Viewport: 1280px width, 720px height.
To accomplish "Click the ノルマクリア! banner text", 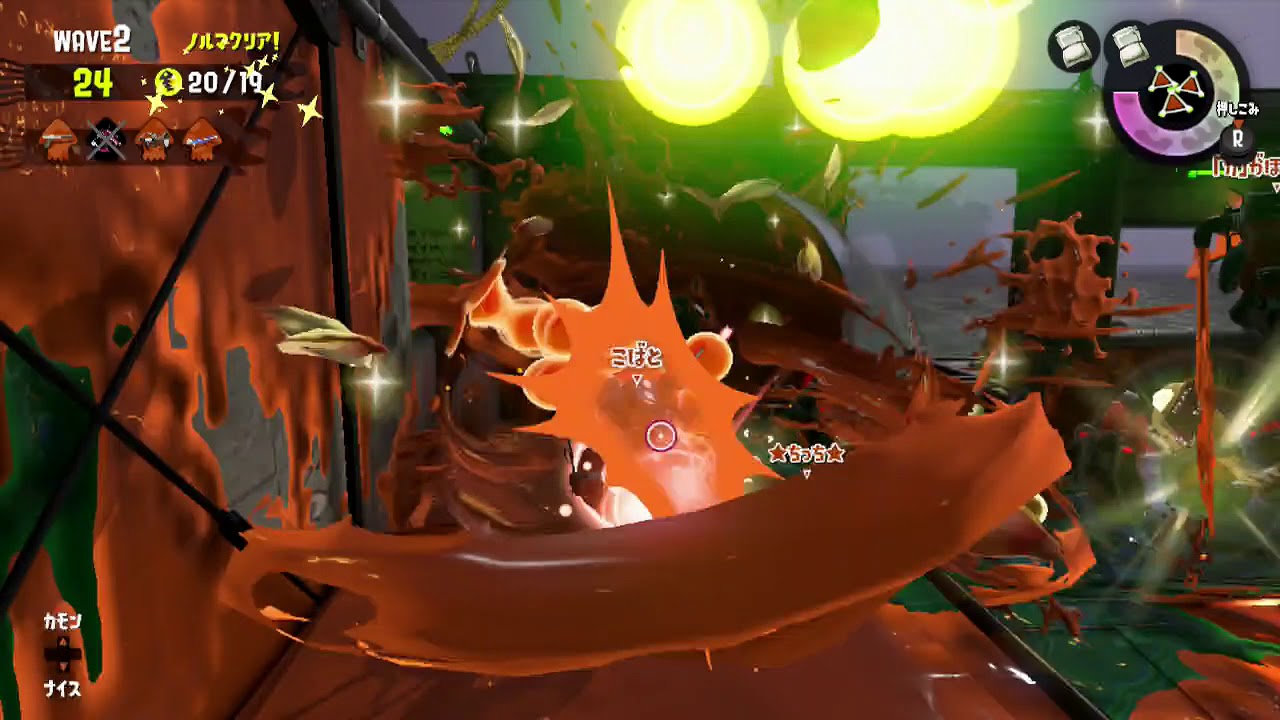I will click(x=232, y=41).
